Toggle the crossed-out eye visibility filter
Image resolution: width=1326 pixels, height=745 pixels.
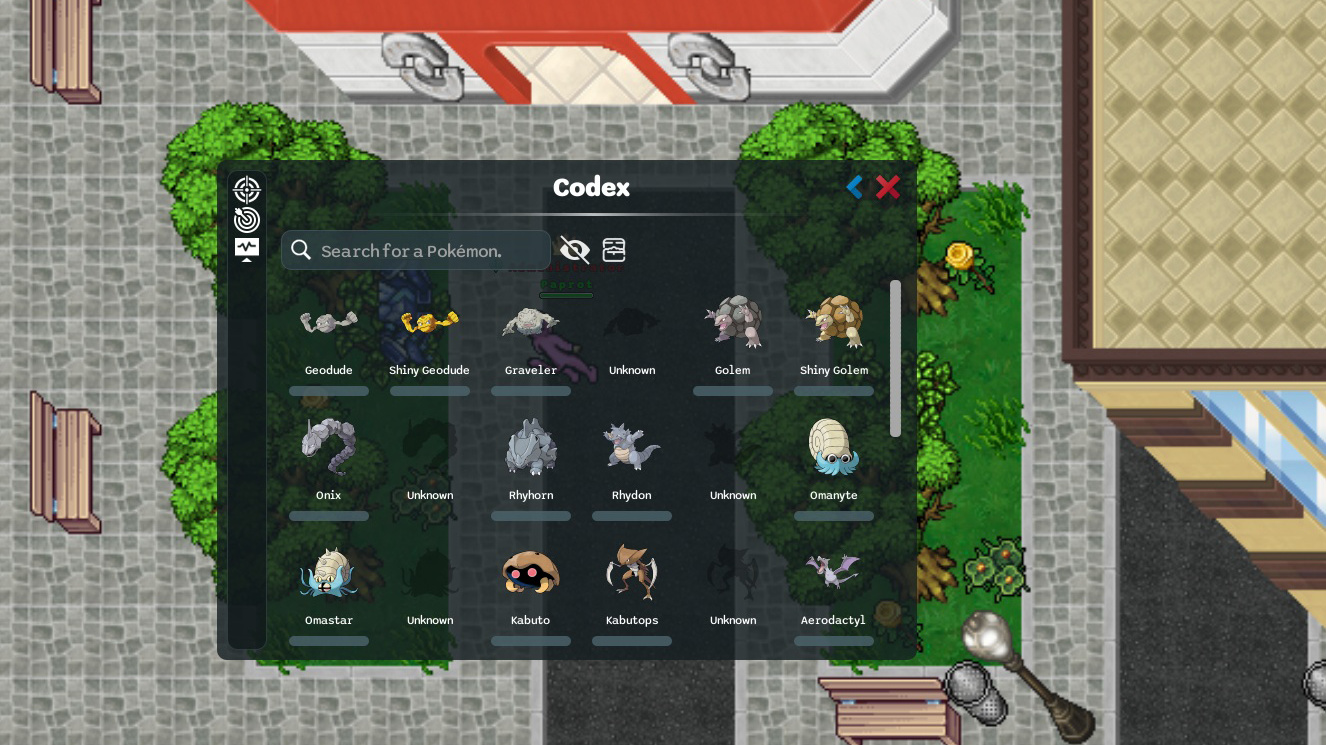point(575,250)
